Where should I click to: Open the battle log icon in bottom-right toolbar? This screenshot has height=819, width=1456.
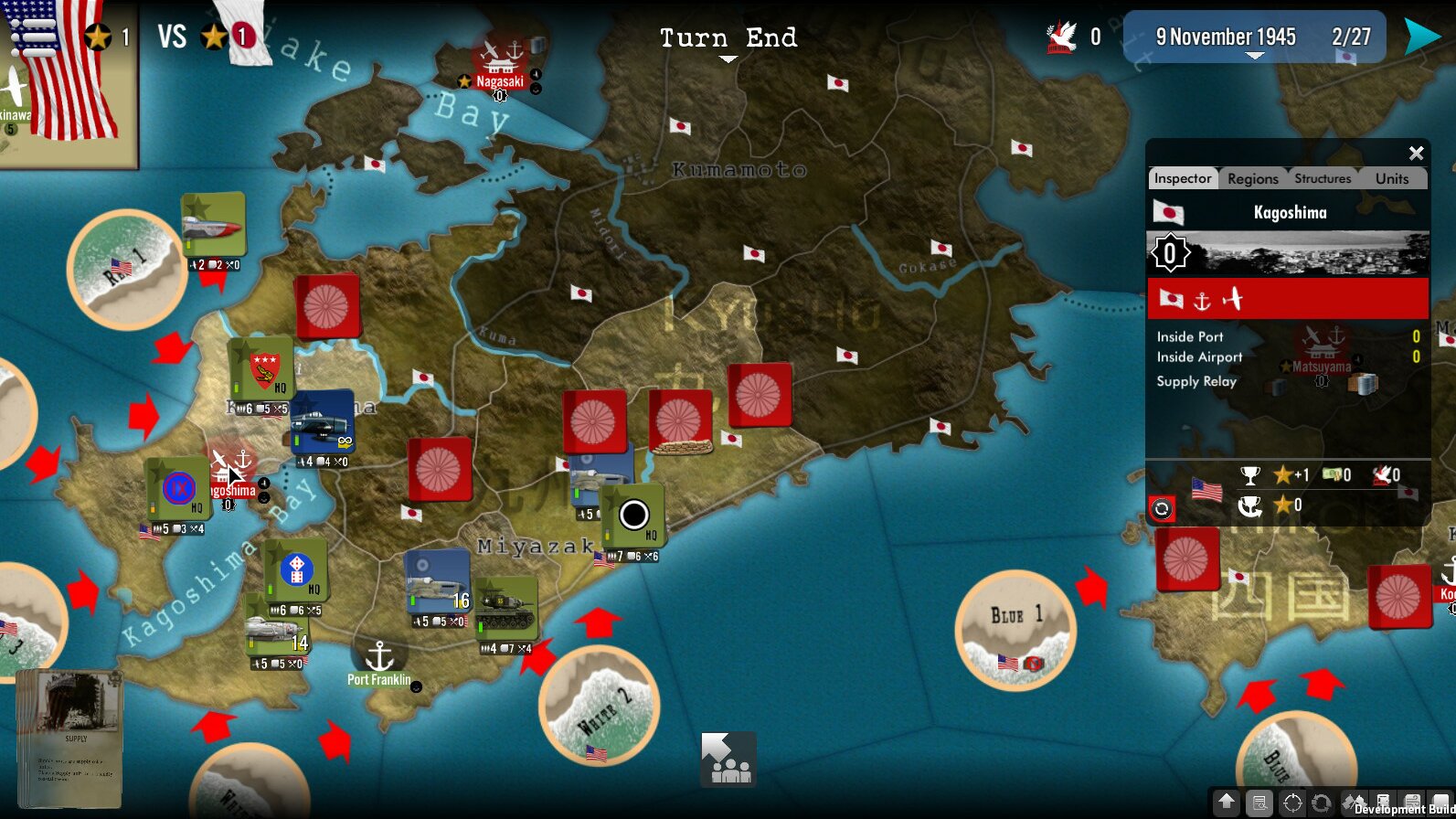click(1259, 801)
